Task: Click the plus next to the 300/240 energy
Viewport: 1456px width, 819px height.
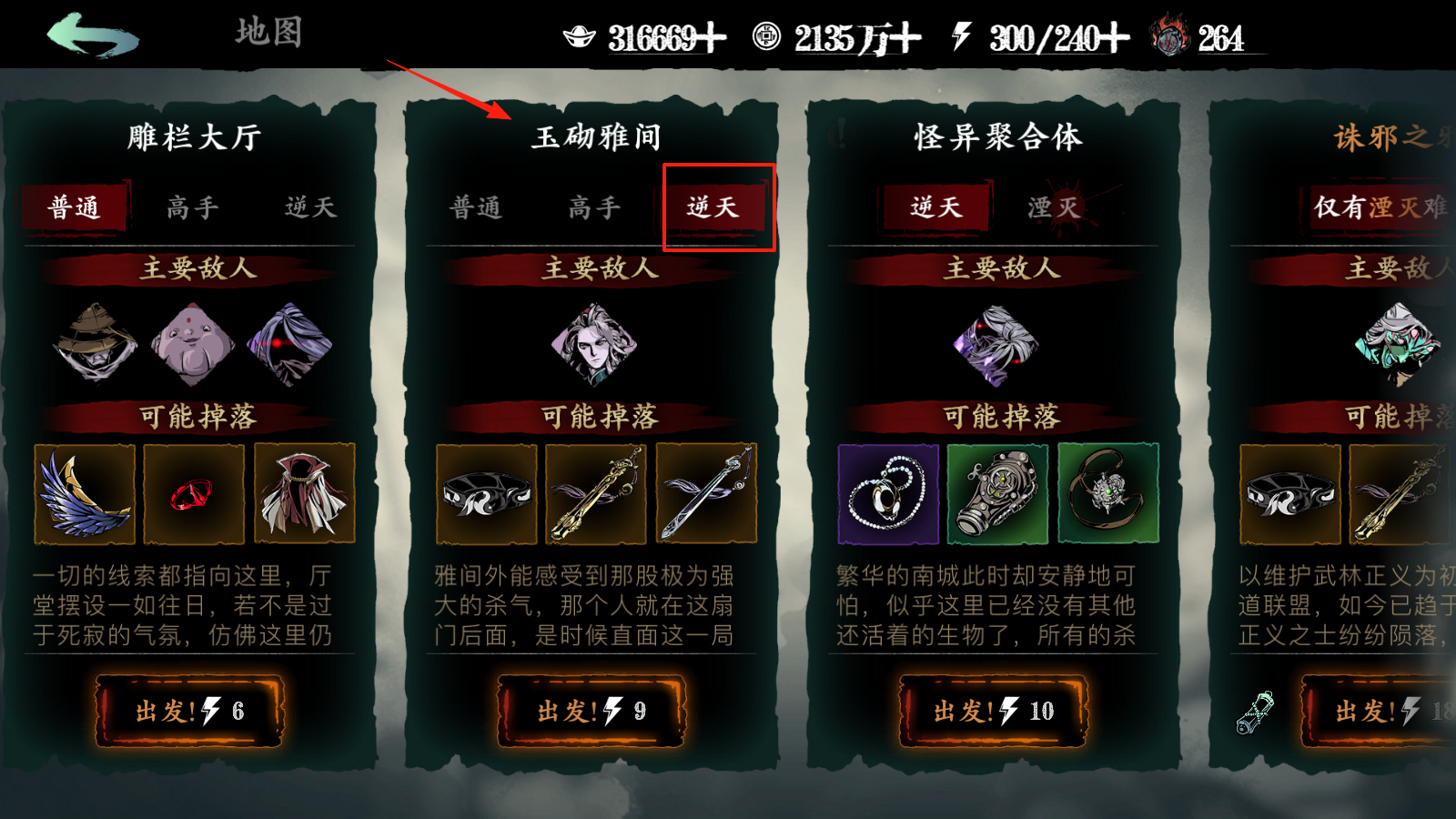Action: point(1116,38)
